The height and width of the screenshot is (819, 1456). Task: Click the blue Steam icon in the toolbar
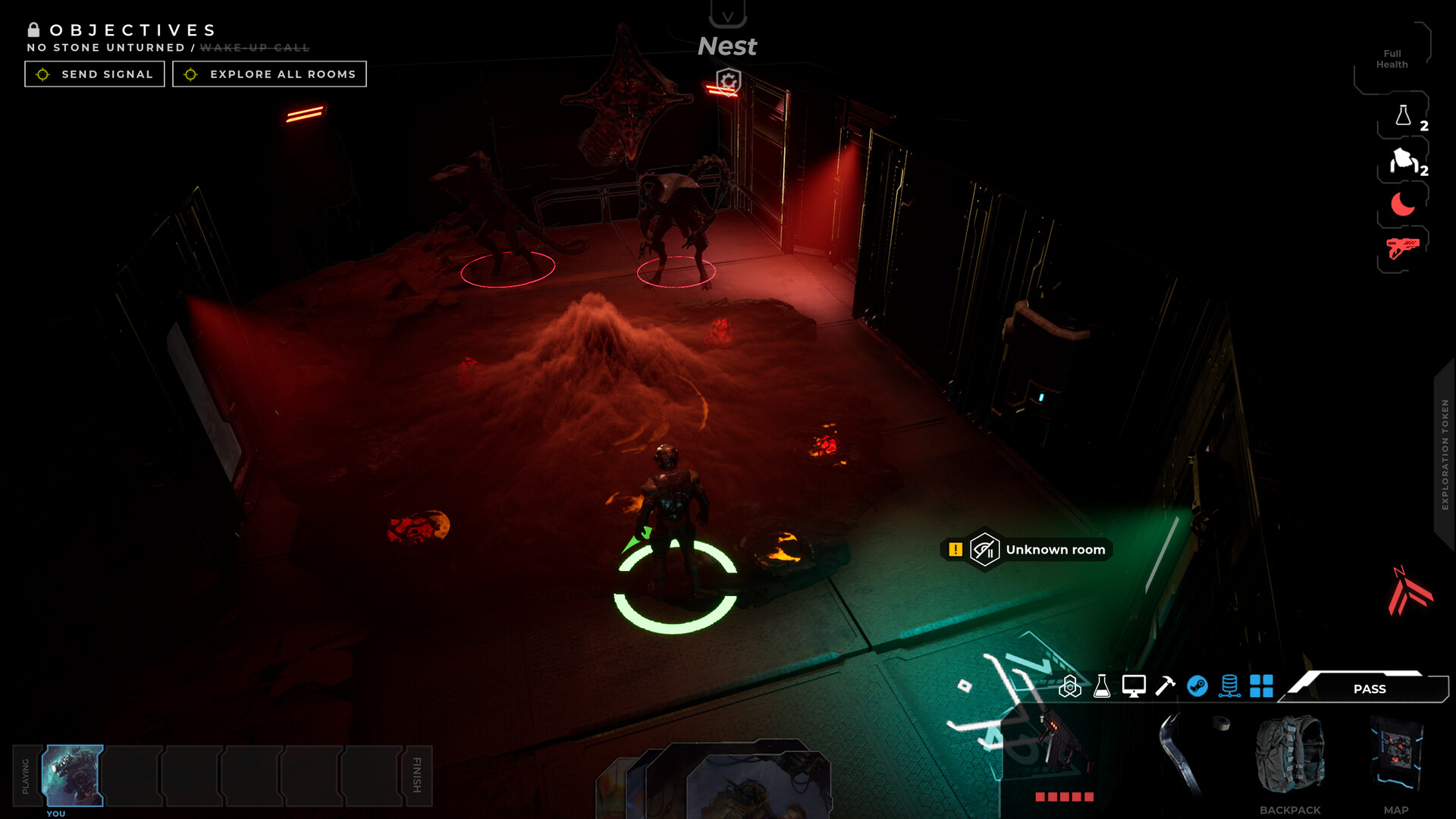coord(1197,688)
